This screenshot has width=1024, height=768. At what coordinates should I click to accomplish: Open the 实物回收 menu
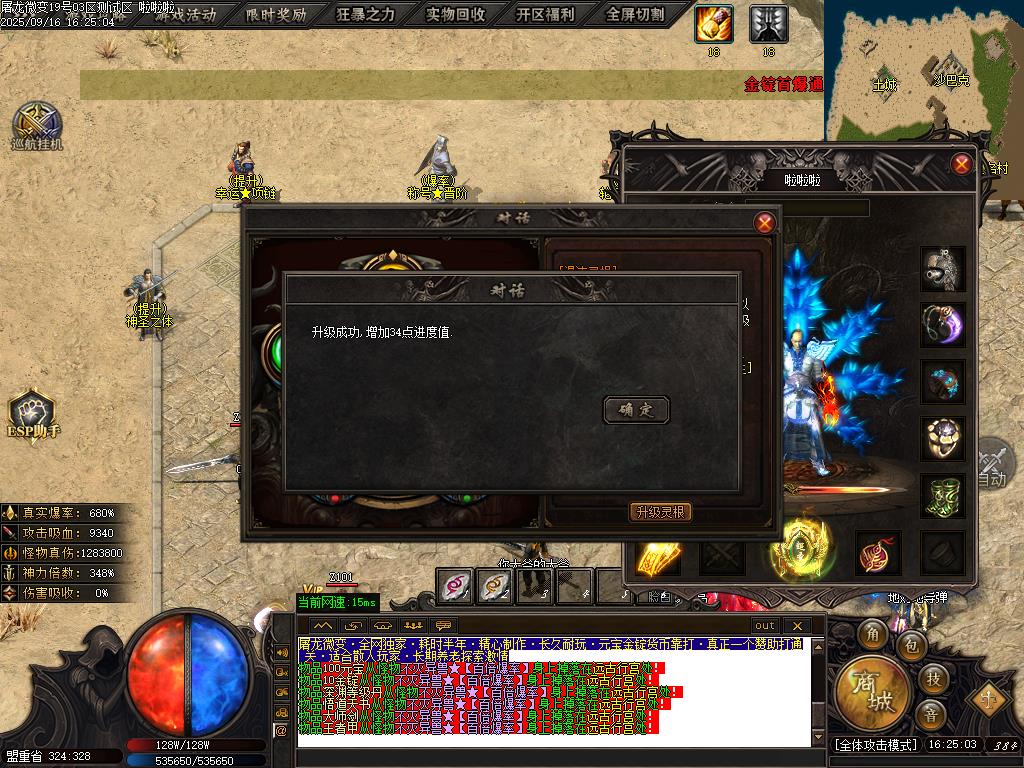(455, 15)
